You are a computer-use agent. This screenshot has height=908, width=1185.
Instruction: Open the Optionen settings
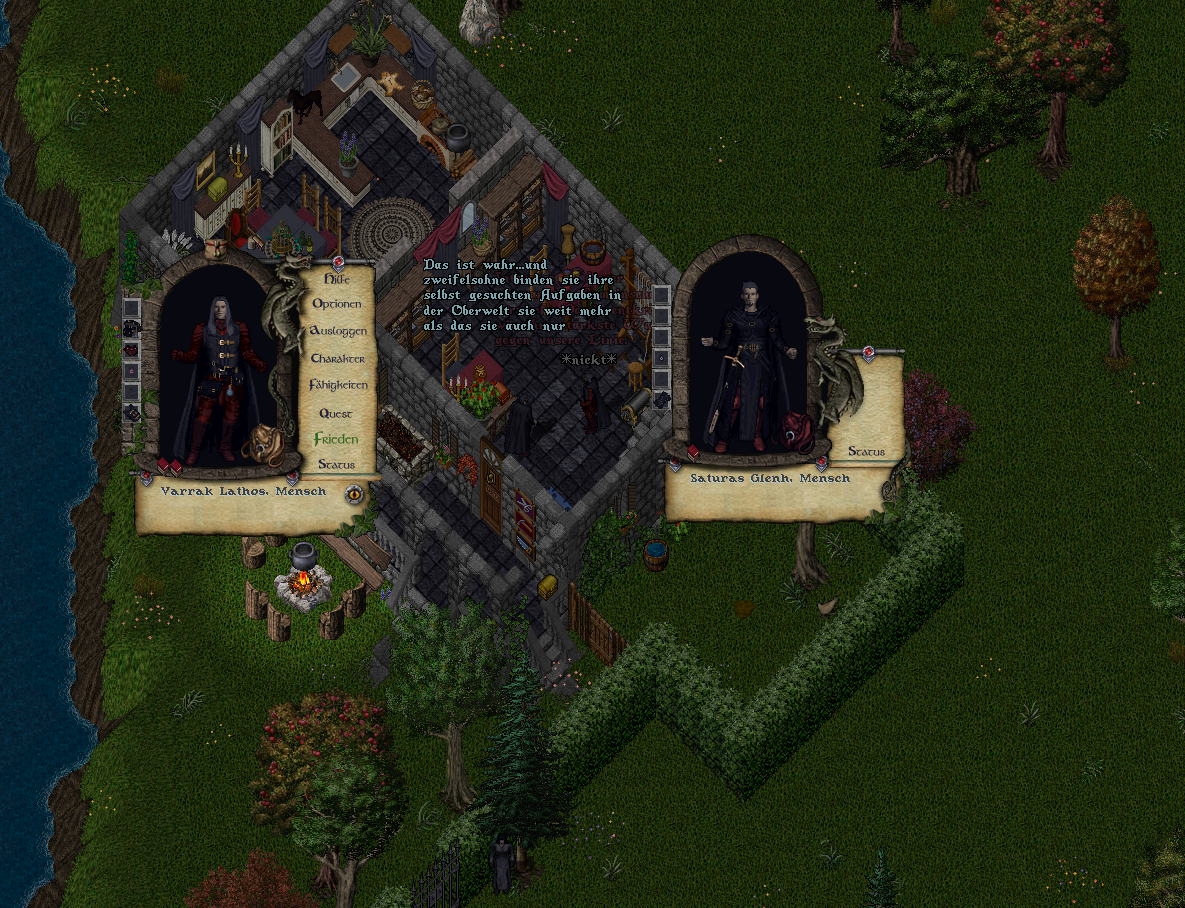point(338,304)
